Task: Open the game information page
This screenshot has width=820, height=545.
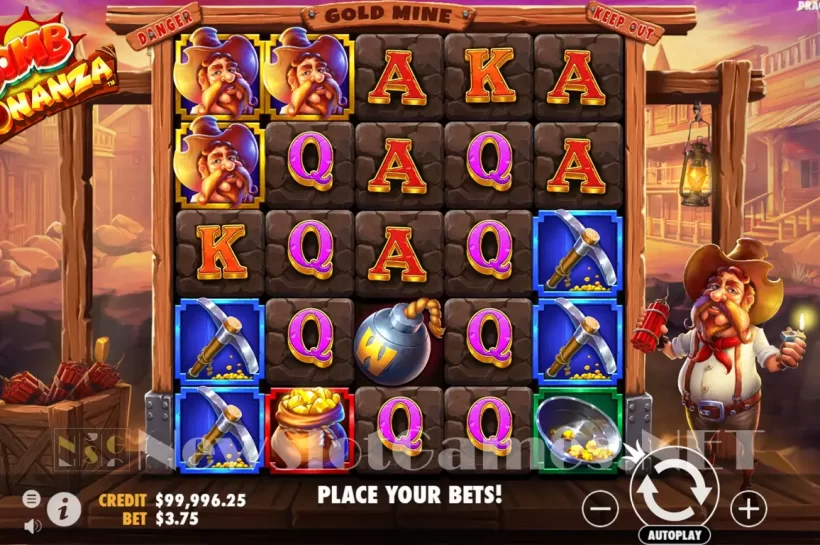Action: click(x=66, y=509)
